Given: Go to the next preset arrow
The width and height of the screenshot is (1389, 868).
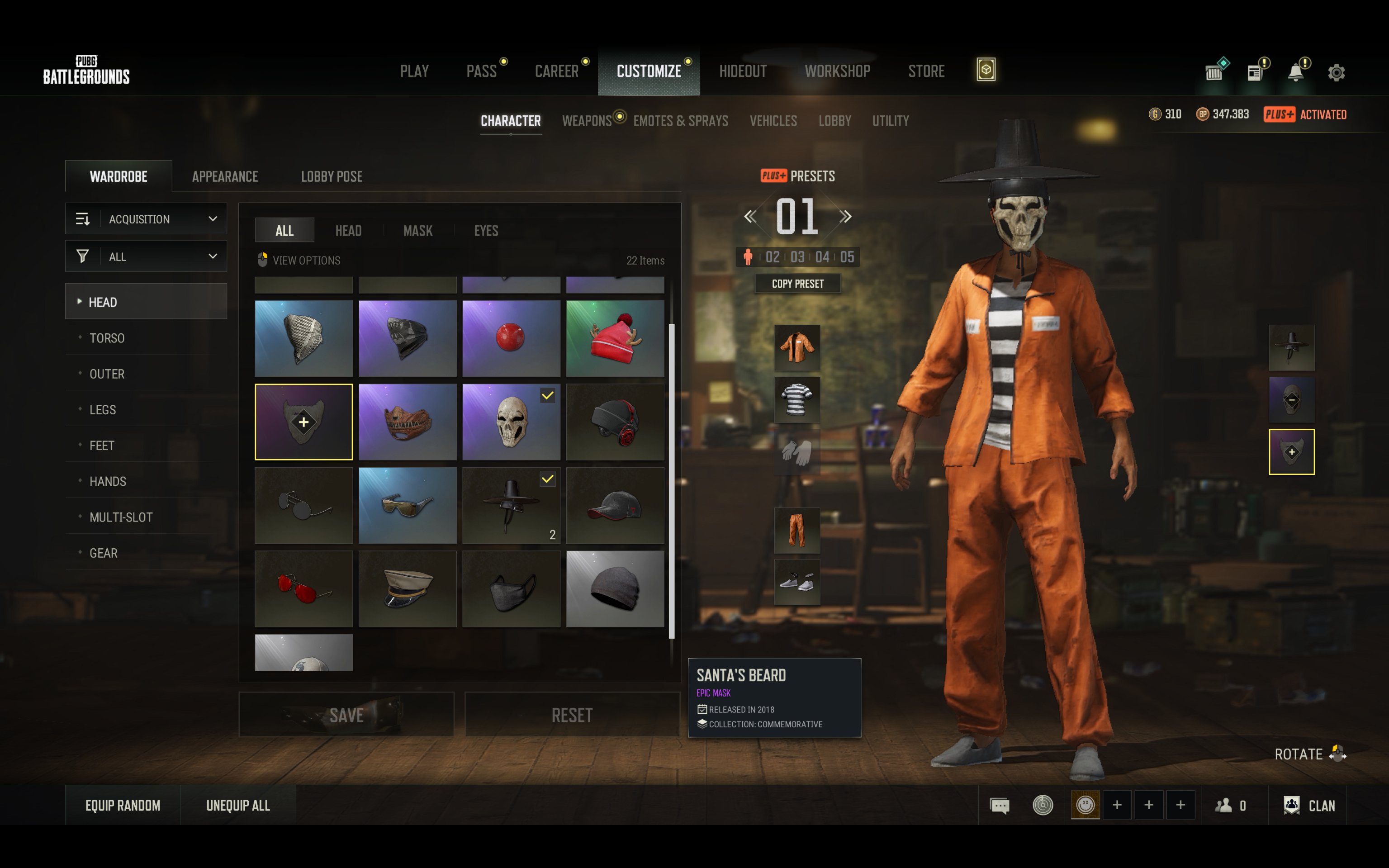Looking at the screenshot, I should point(845,217).
